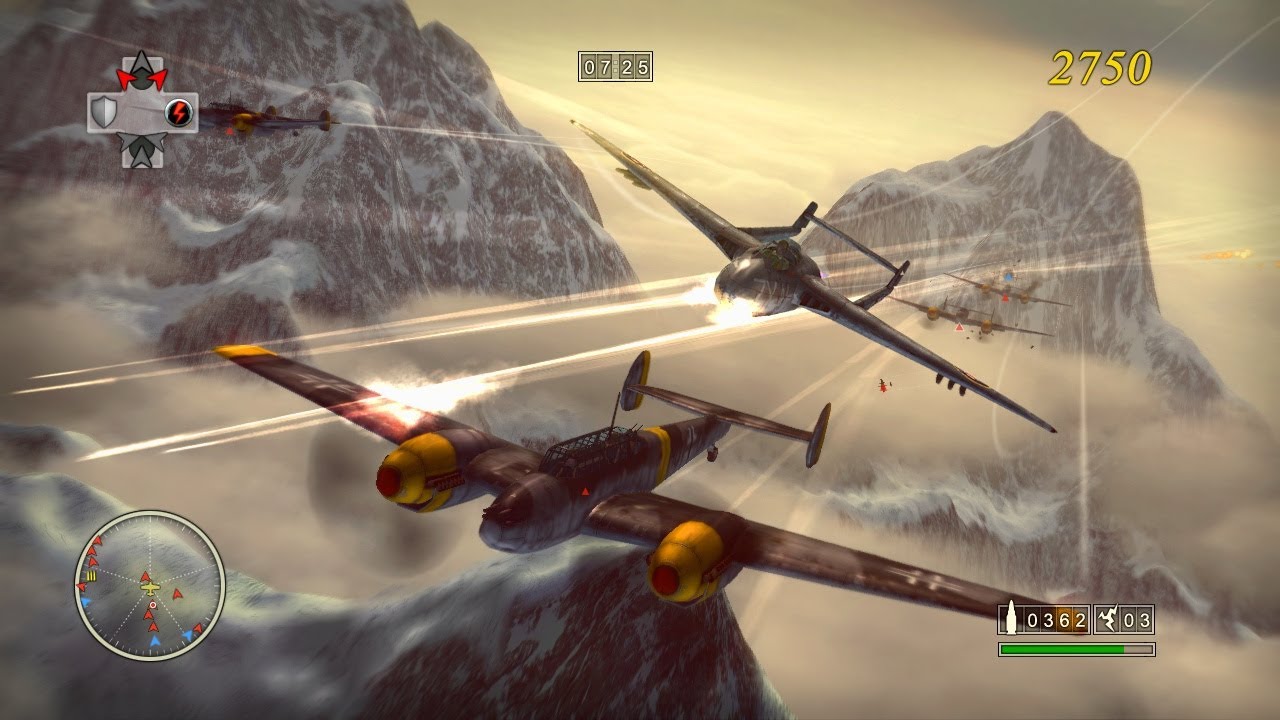Select the red-arrow attack formation command
1280x720 pixels.
pos(141,73)
